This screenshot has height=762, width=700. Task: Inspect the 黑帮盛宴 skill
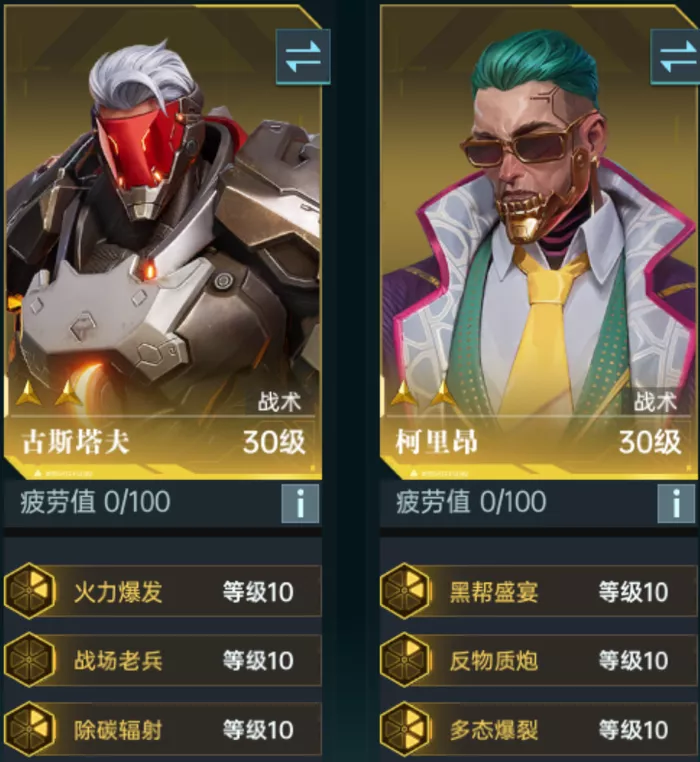coord(538,591)
